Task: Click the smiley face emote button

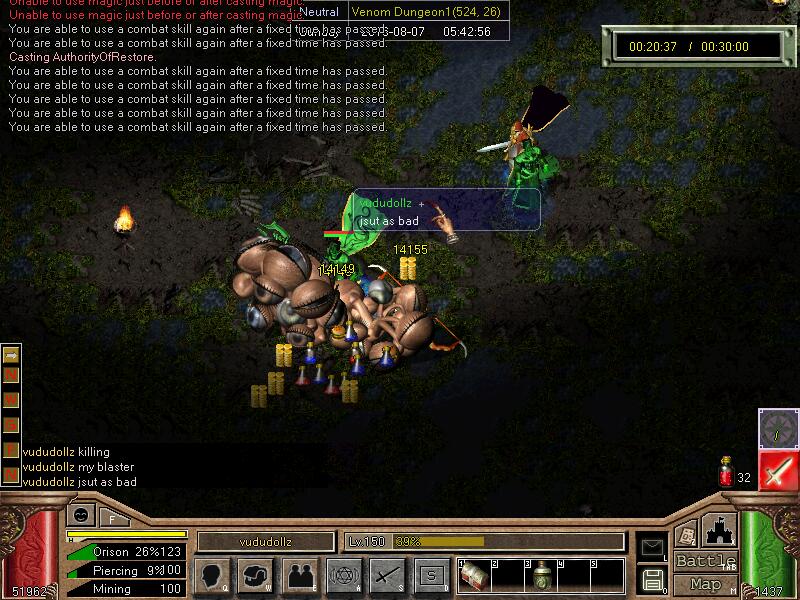Action: (80, 515)
